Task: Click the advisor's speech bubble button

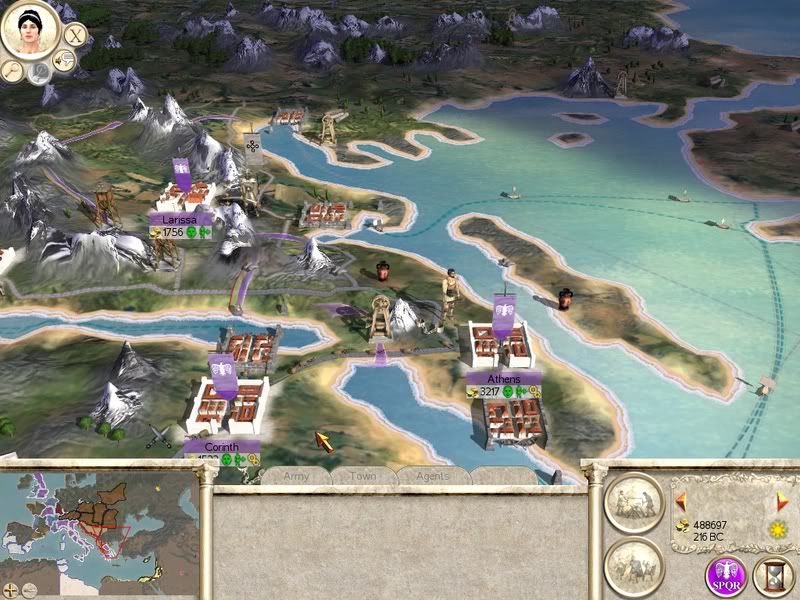Action: (x=64, y=62)
